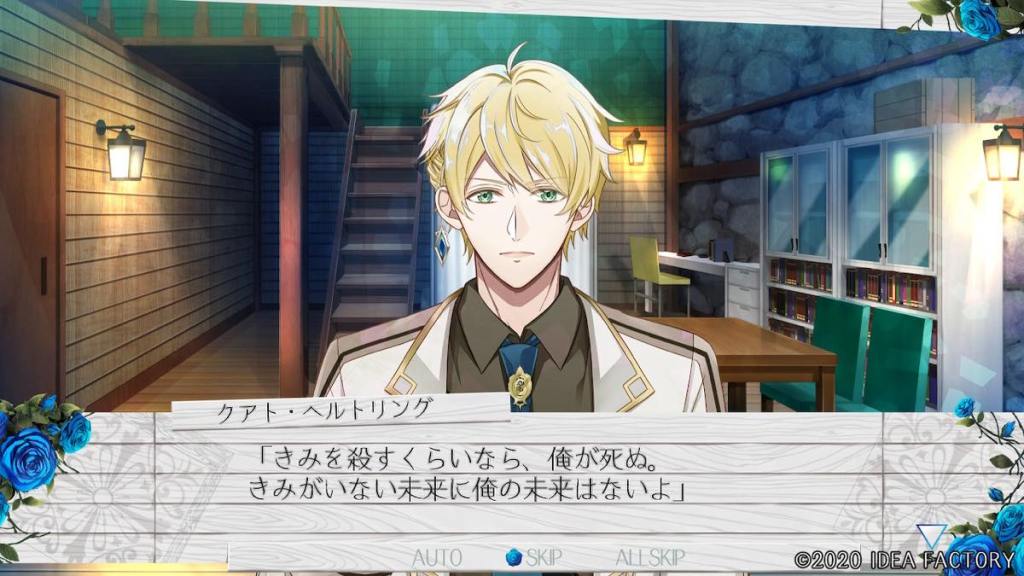Choose ALL SKIP in the bottom bar
The width and height of the screenshot is (1024, 576).
[651, 557]
